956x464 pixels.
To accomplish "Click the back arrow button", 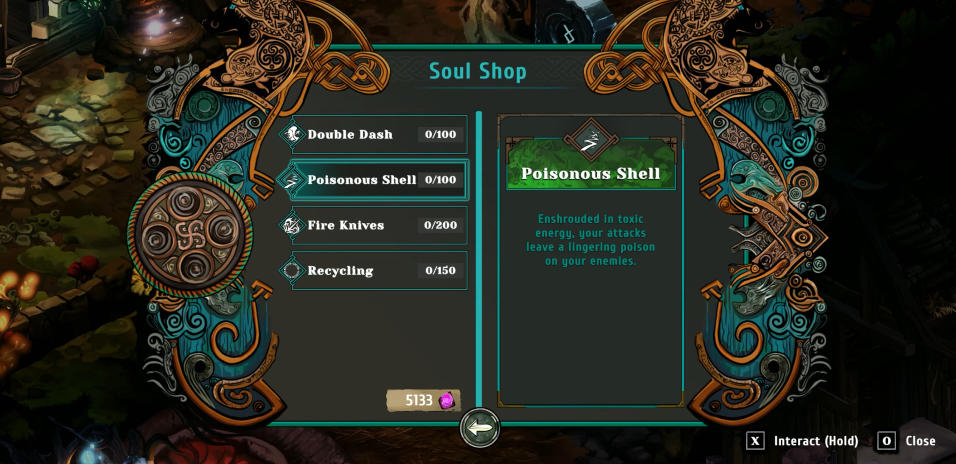I will pos(480,428).
